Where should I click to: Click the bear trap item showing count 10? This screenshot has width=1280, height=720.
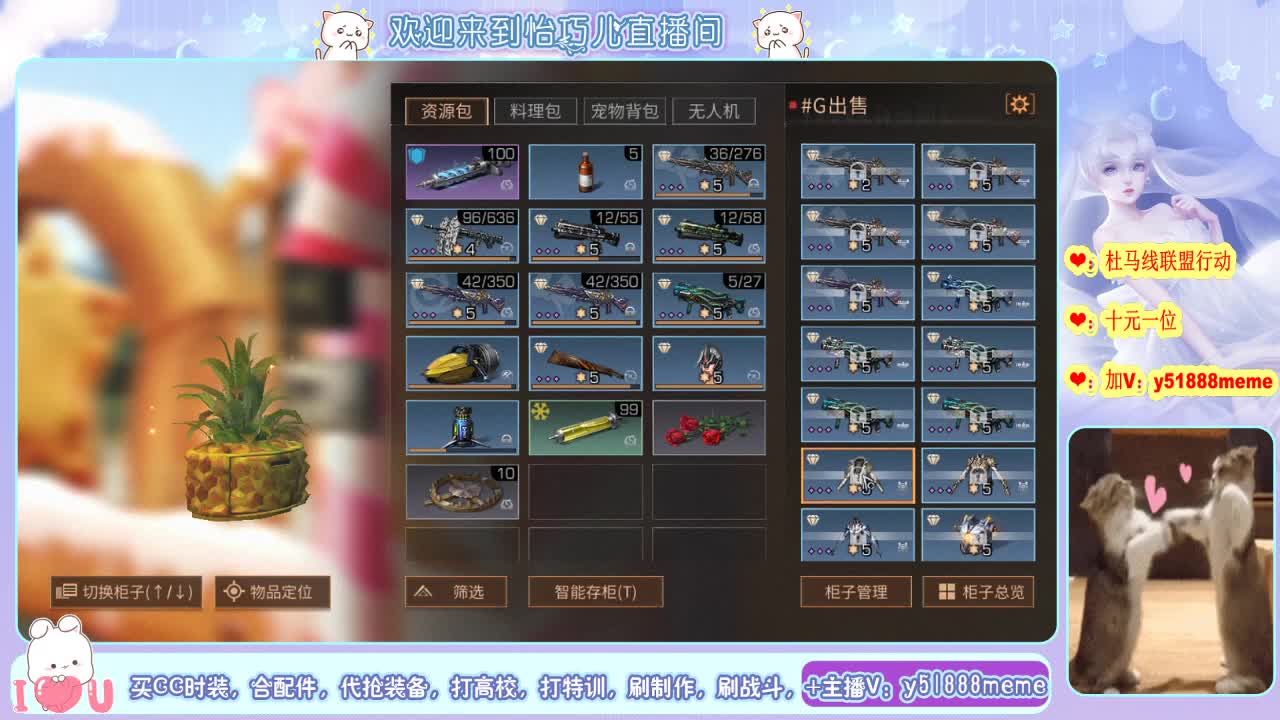[x=461, y=491]
